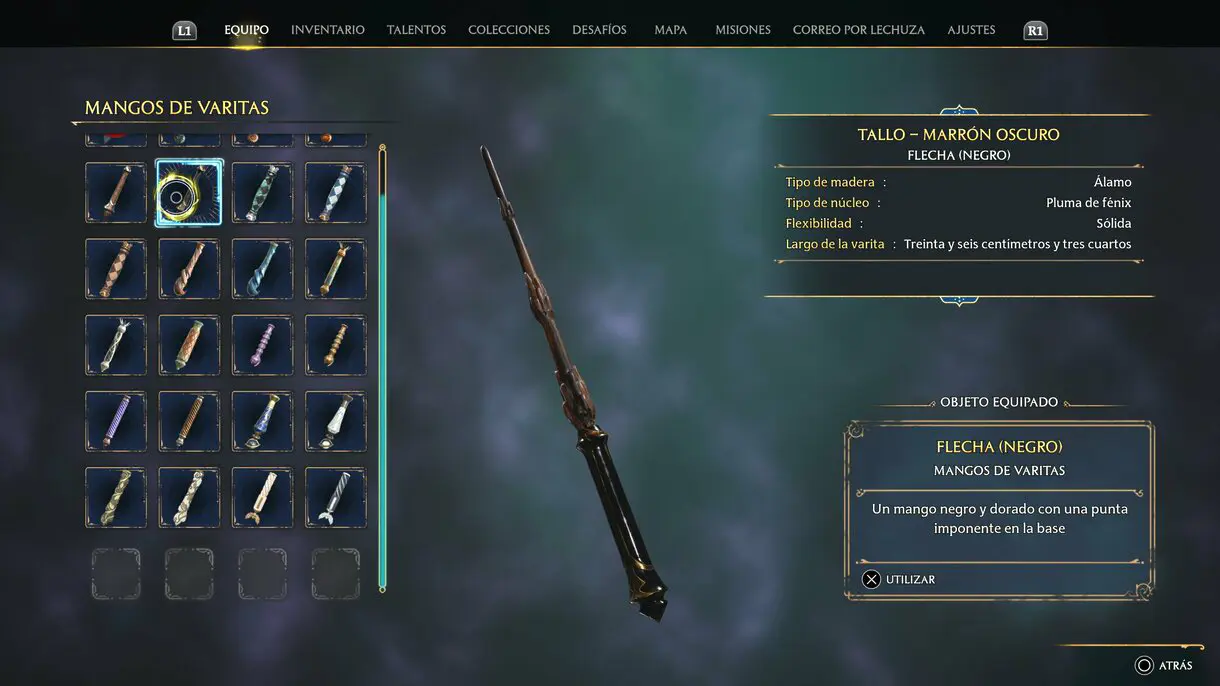
Task: Choose the brown checkered wand handle
Action: pyautogui.click(x=116, y=269)
